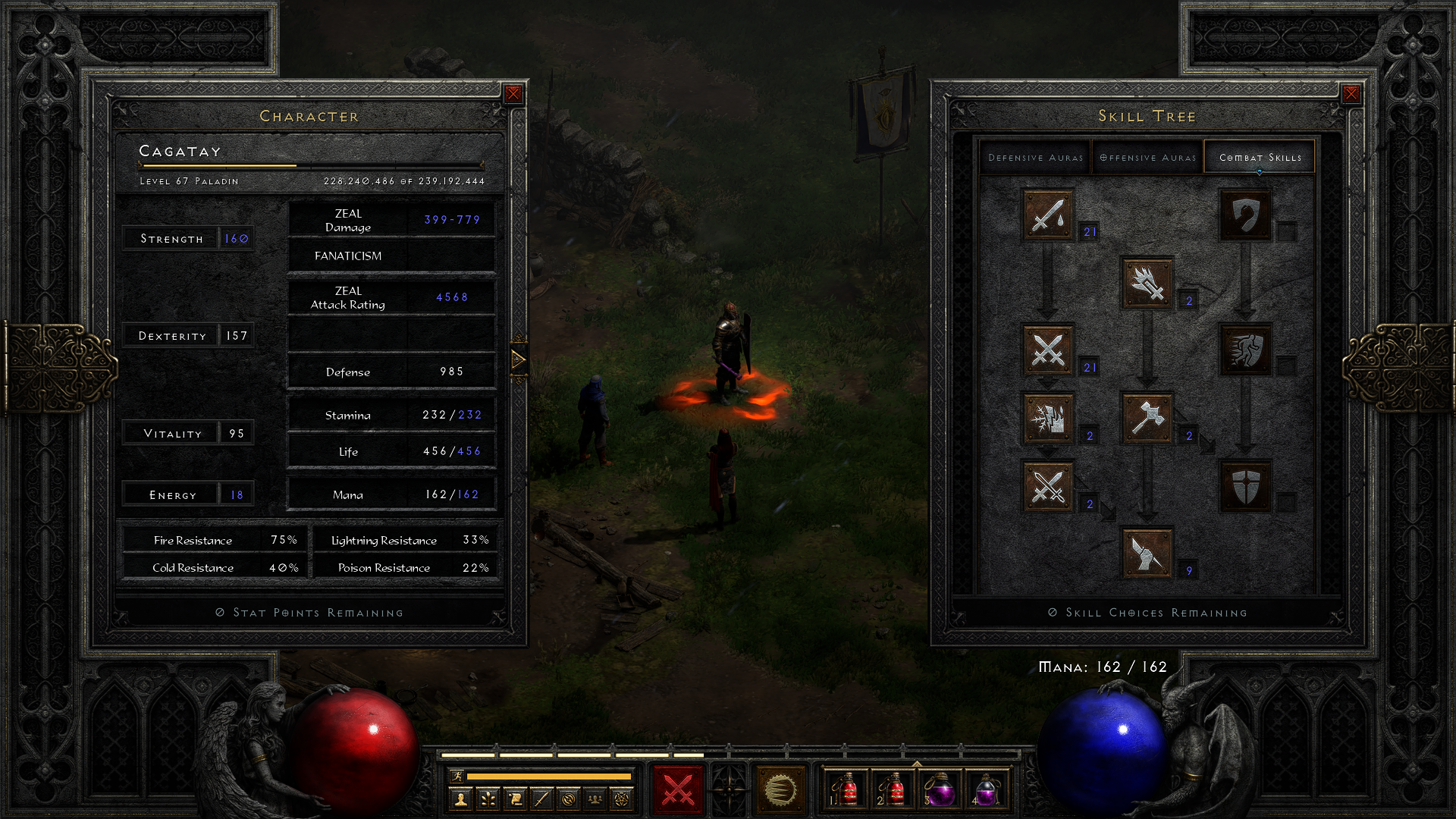Click the Holy Shield skill icon
Image resolution: width=1456 pixels, height=819 pixels.
click(x=1245, y=486)
